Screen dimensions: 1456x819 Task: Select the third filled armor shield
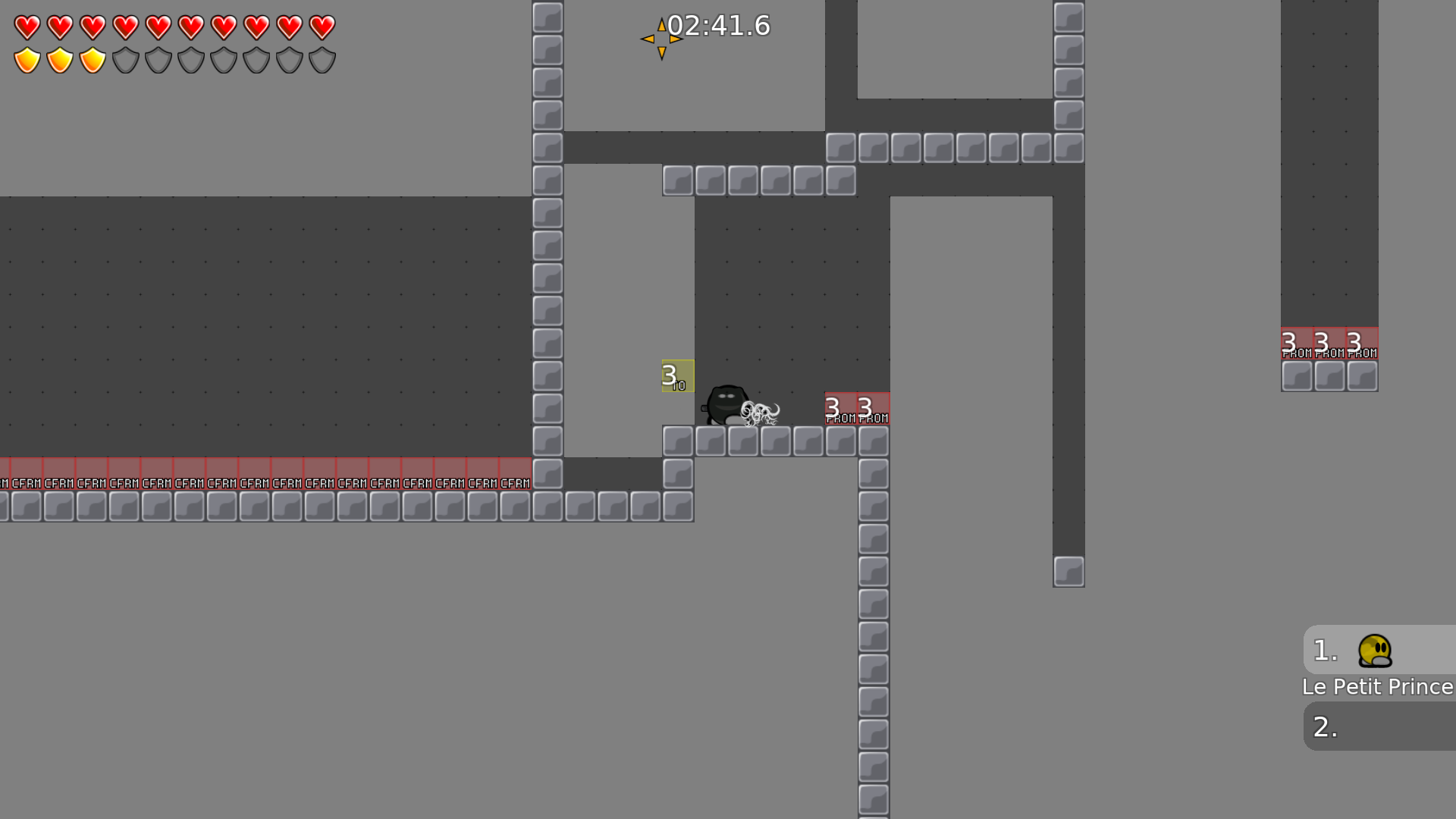click(92, 58)
